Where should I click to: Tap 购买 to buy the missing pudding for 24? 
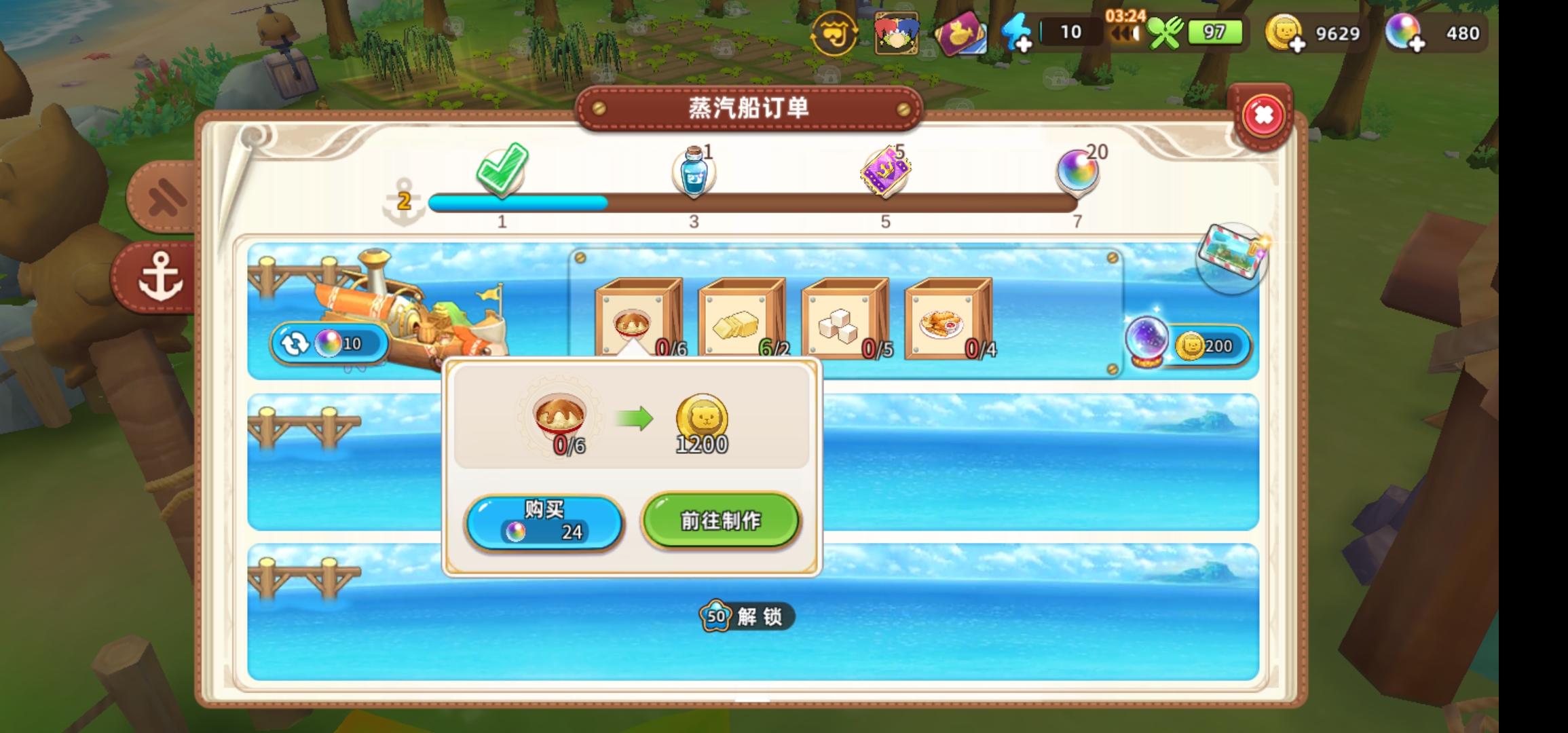pos(542,520)
